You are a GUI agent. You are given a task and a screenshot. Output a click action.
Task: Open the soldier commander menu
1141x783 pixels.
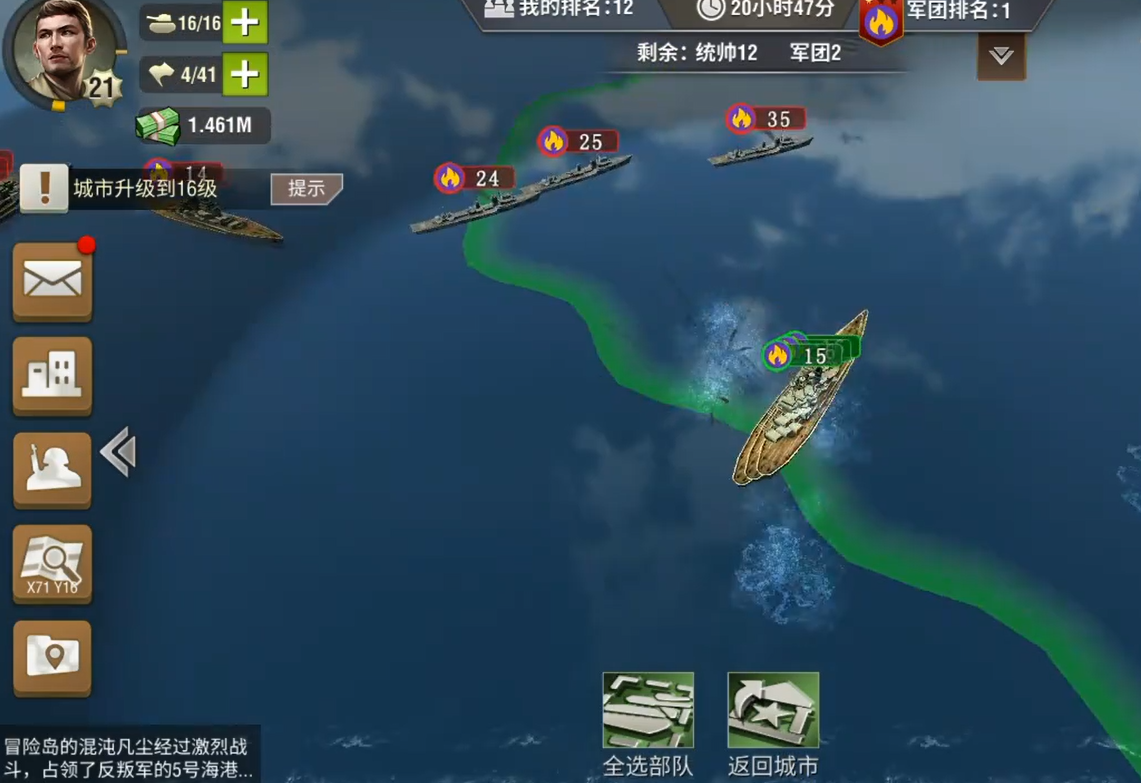point(52,469)
